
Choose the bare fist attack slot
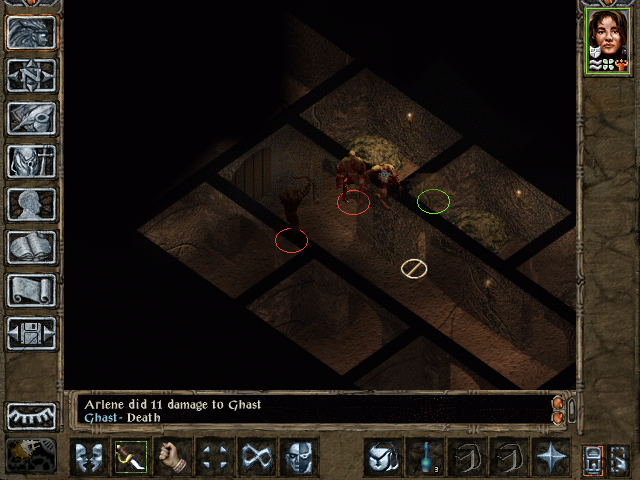[x=172, y=457]
